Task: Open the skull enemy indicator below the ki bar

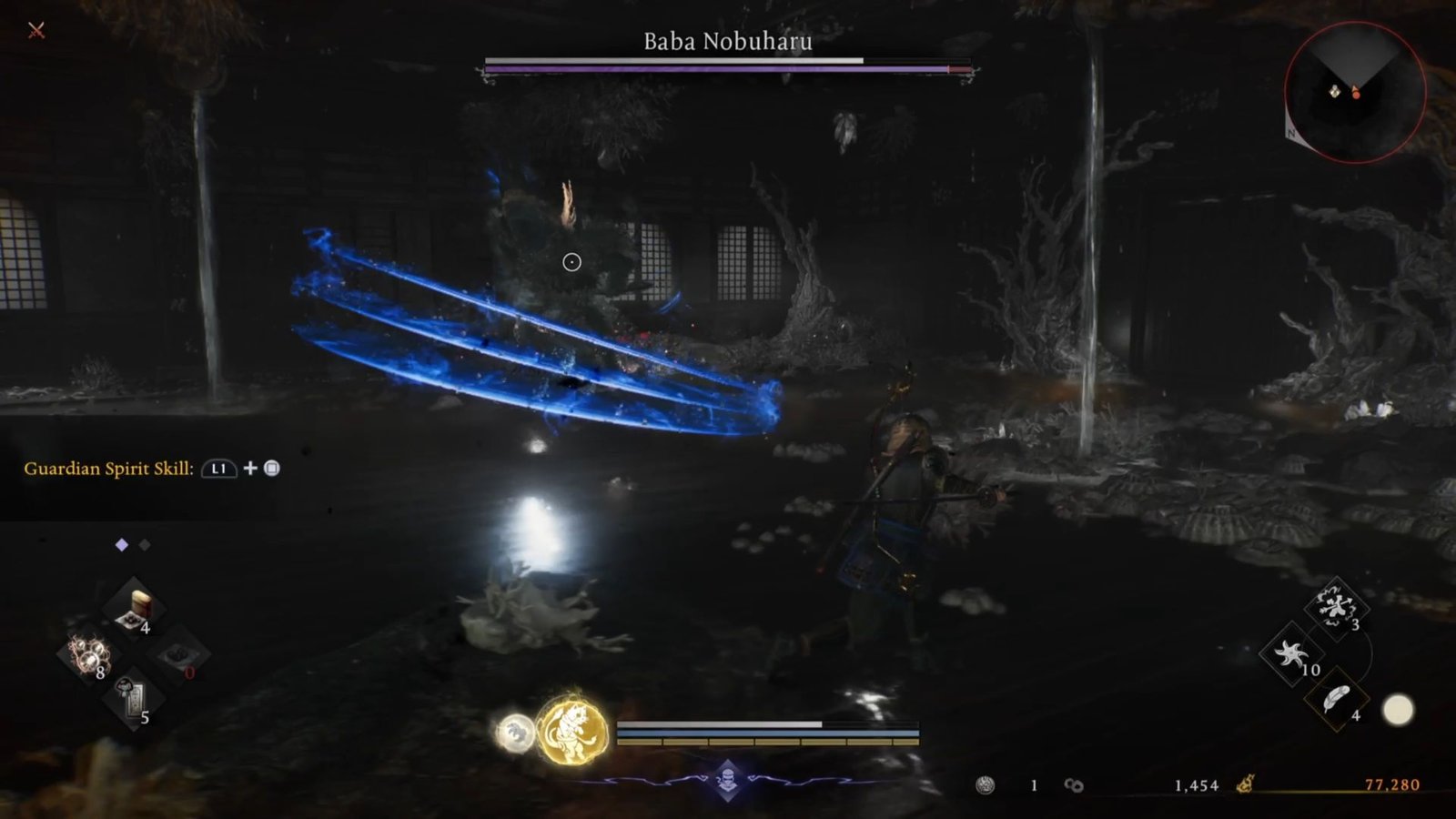Action: [x=728, y=778]
